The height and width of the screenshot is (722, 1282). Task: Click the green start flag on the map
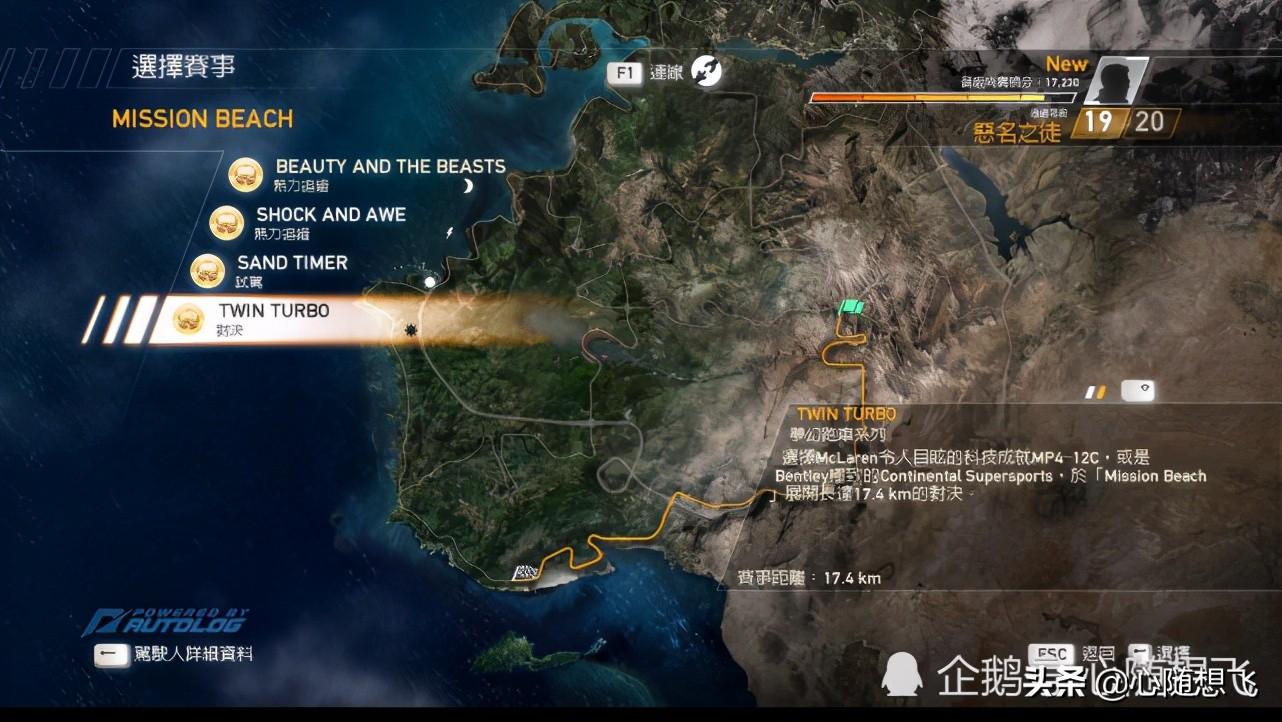click(x=852, y=308)
